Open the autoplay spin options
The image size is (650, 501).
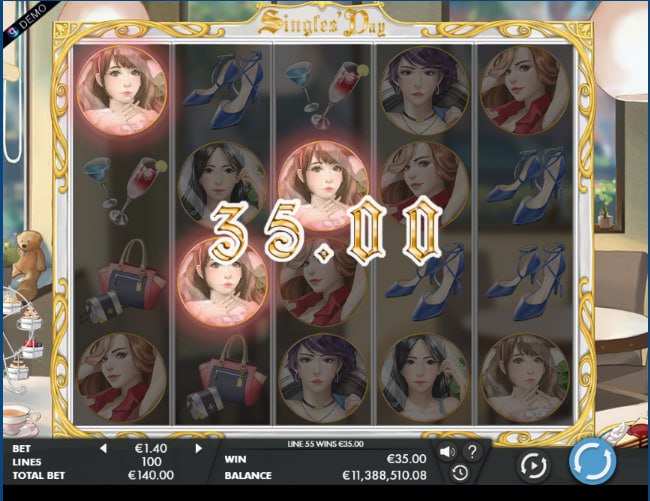pos(533,465)
